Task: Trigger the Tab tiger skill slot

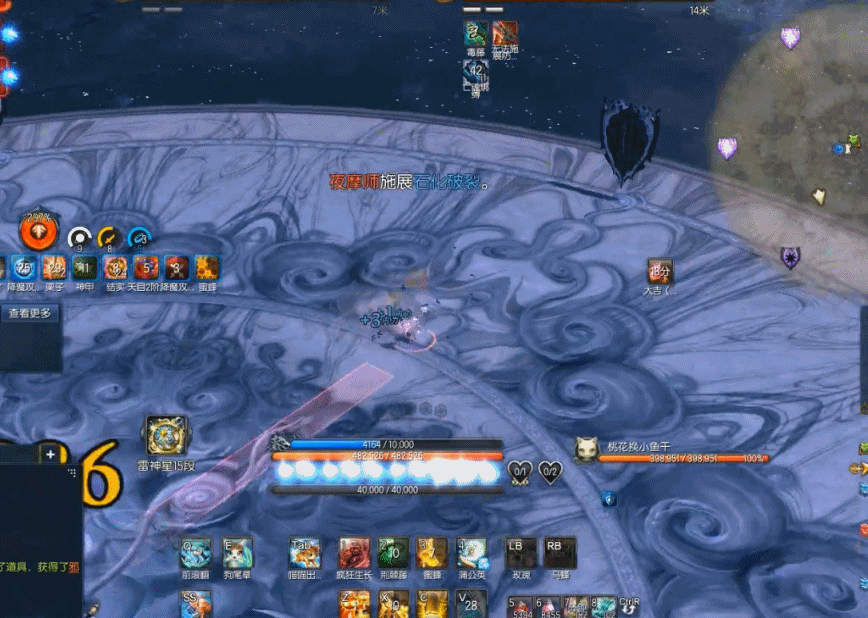Action: [305, 553]
